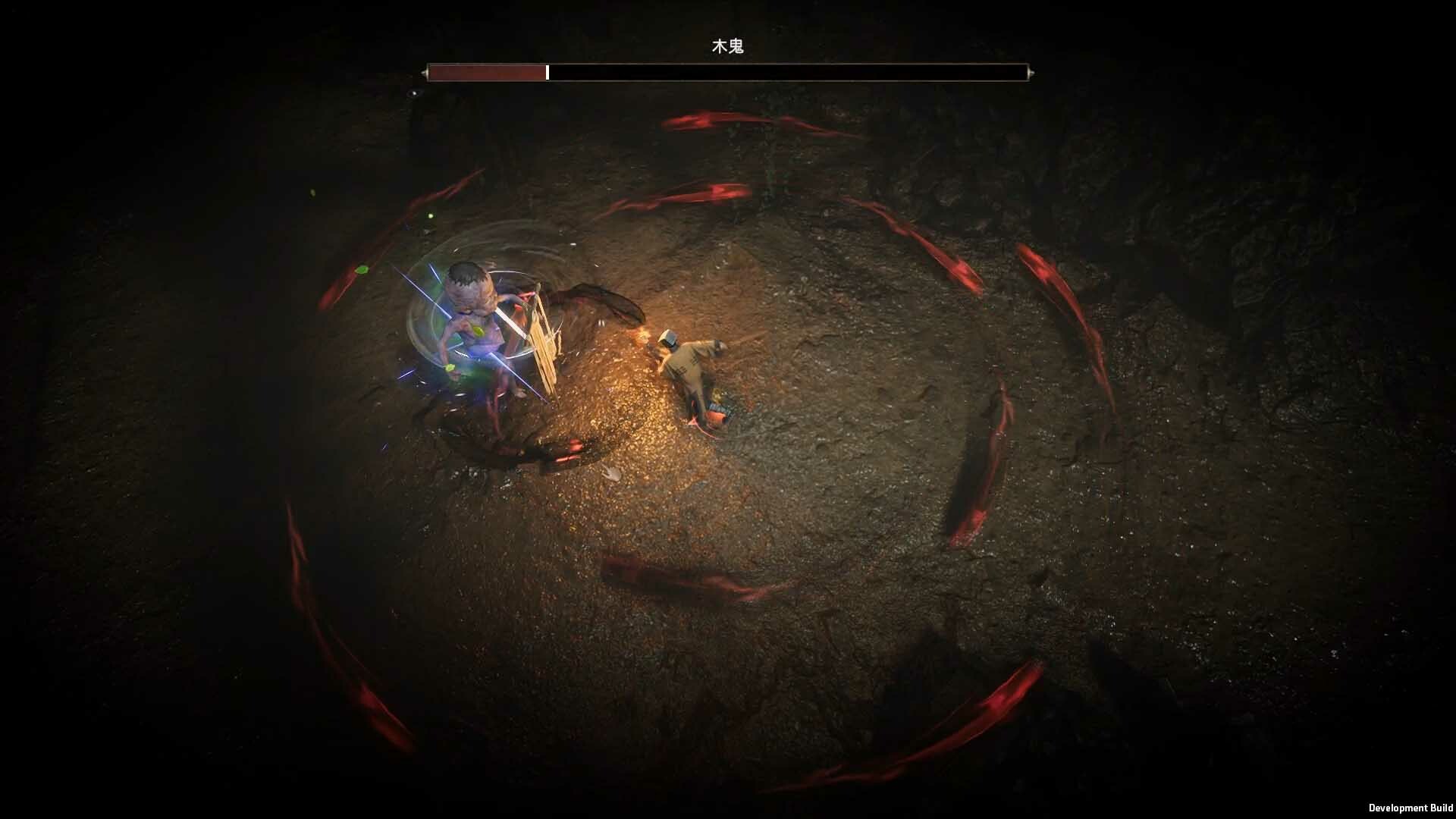The height and width of the screenshot is (819, 1456).
Task: Click the left cap of the health bar frame
Action: [425, 72]
